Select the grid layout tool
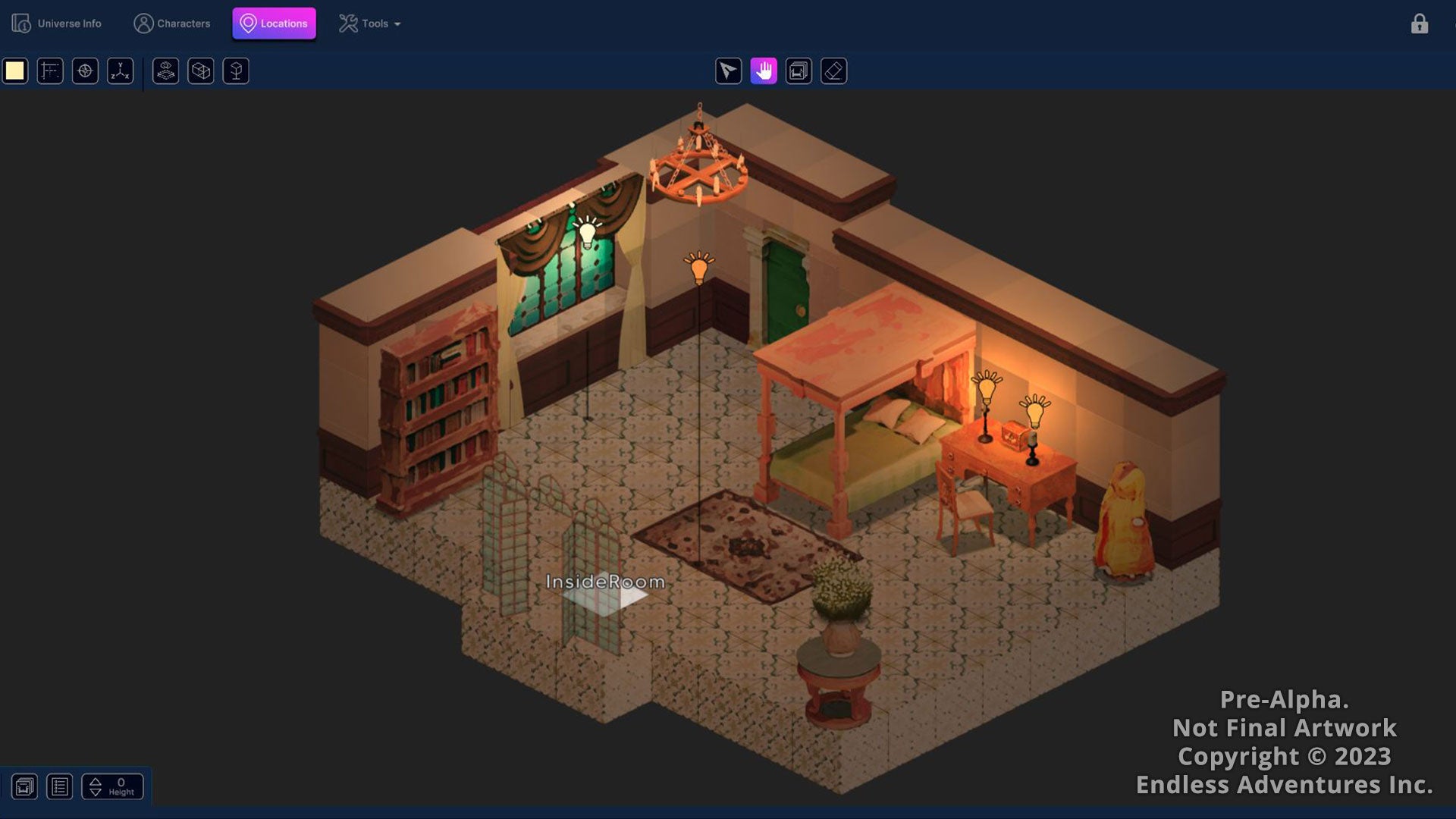The width and height of the screenshot is (1456, 819). pos(50,71)
